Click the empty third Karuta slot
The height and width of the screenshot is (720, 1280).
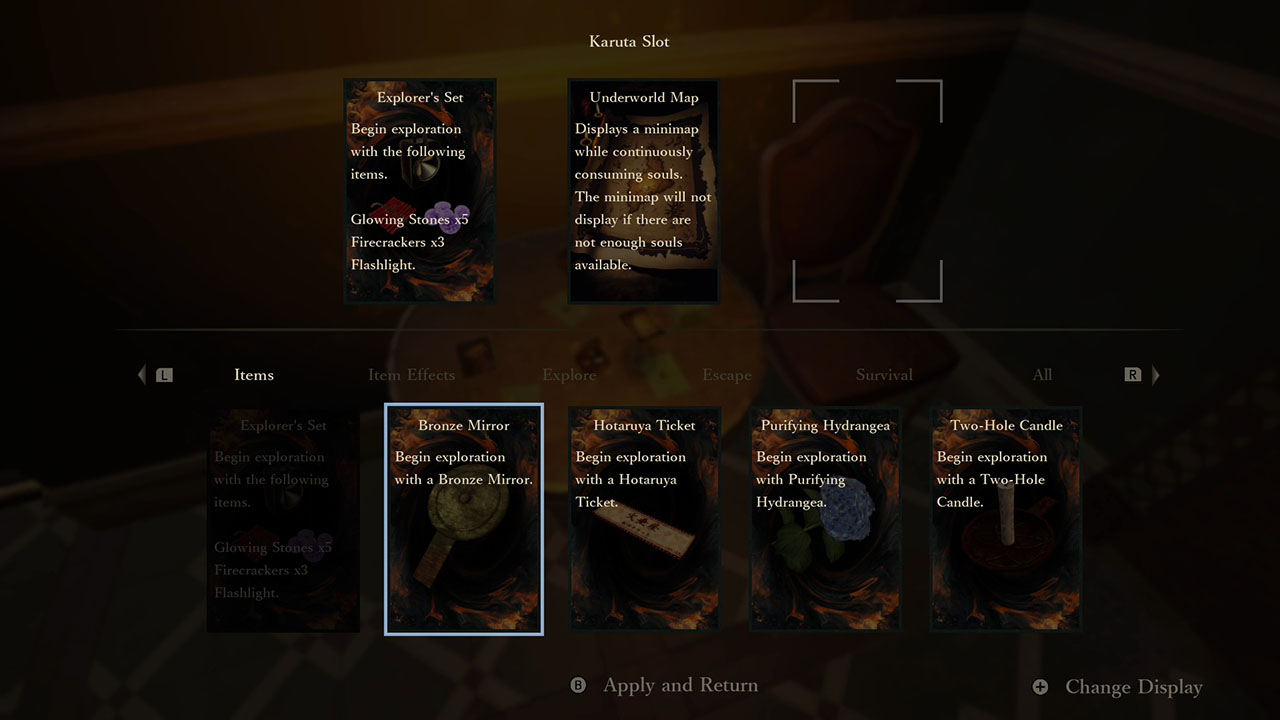click(x=866, y=190)
